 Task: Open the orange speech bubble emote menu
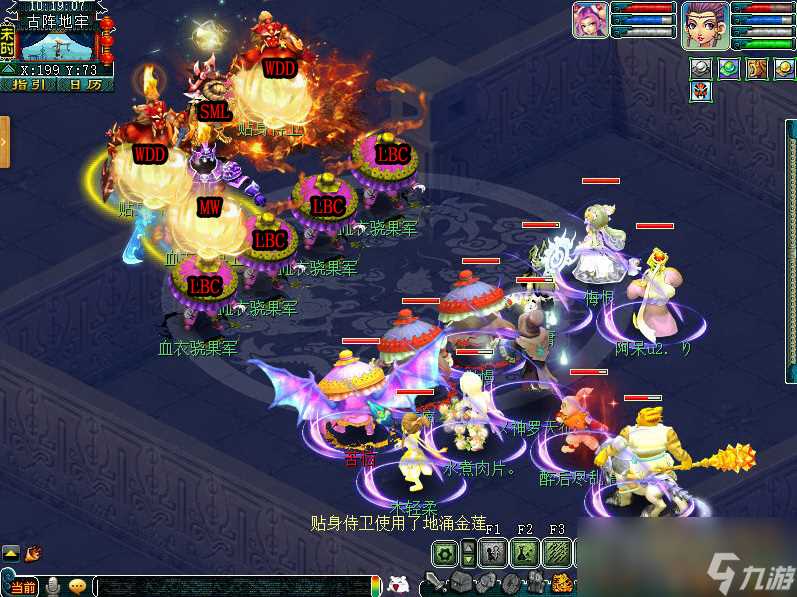[77, 585]
